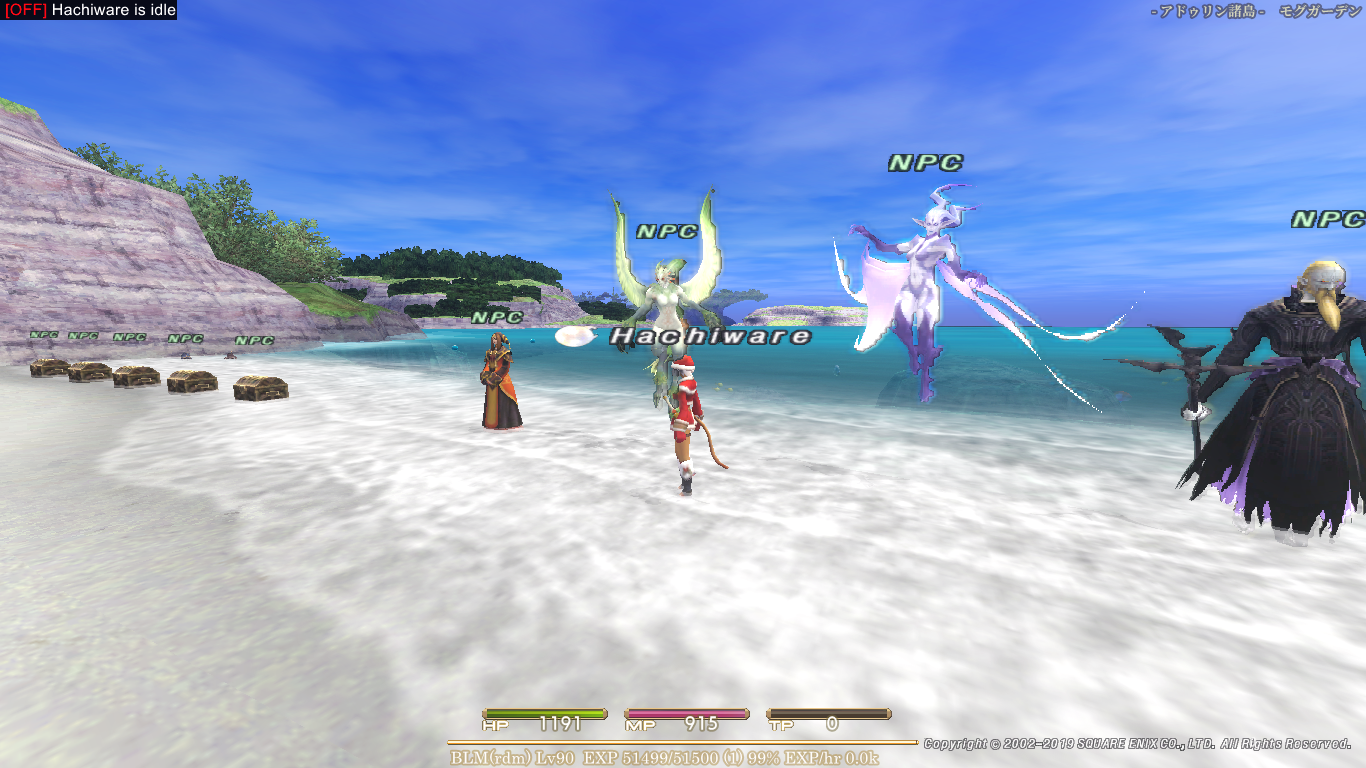Image resolution: width=1366 pixels, height=768 pixels.
Task: Click the speech bubble icon beside Hachiware's name
Action: pyautogui.click(x=573, y=338)
